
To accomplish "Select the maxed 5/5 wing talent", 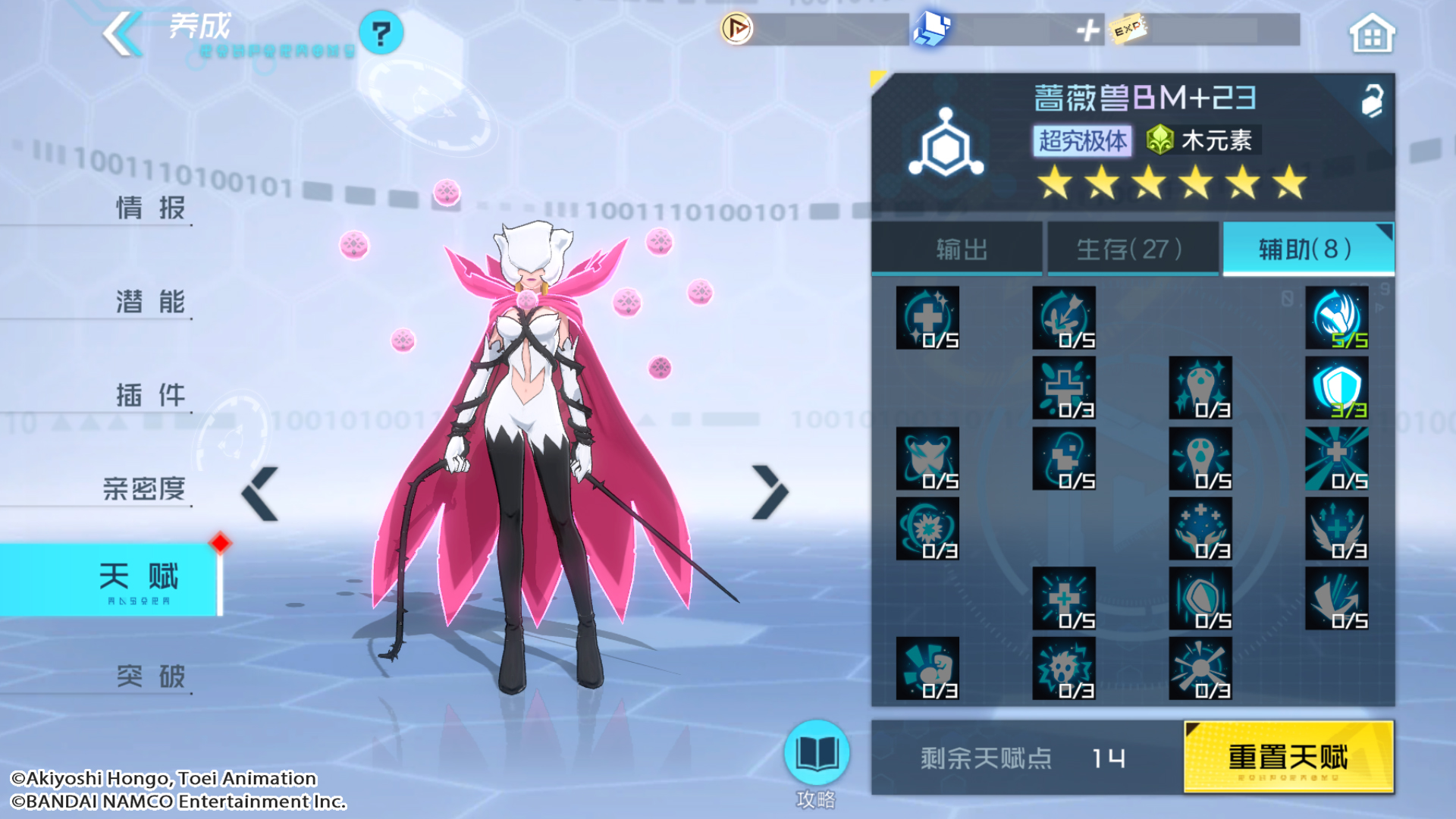I will 1336,318.
